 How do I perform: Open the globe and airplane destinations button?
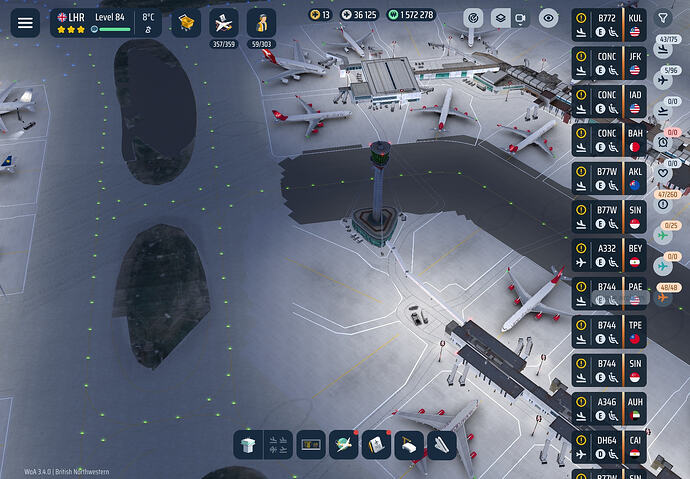[344, 445]
